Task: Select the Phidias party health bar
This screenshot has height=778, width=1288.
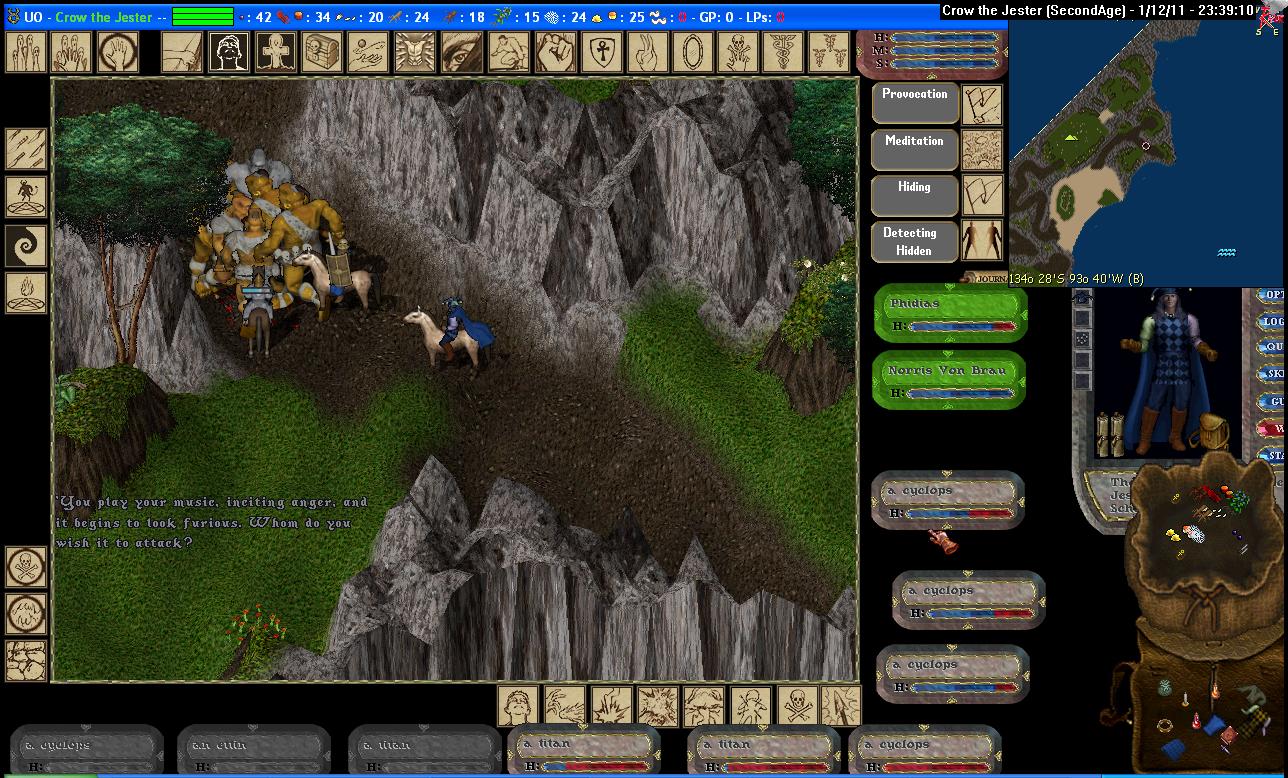Action: click(x=950, y=313)
